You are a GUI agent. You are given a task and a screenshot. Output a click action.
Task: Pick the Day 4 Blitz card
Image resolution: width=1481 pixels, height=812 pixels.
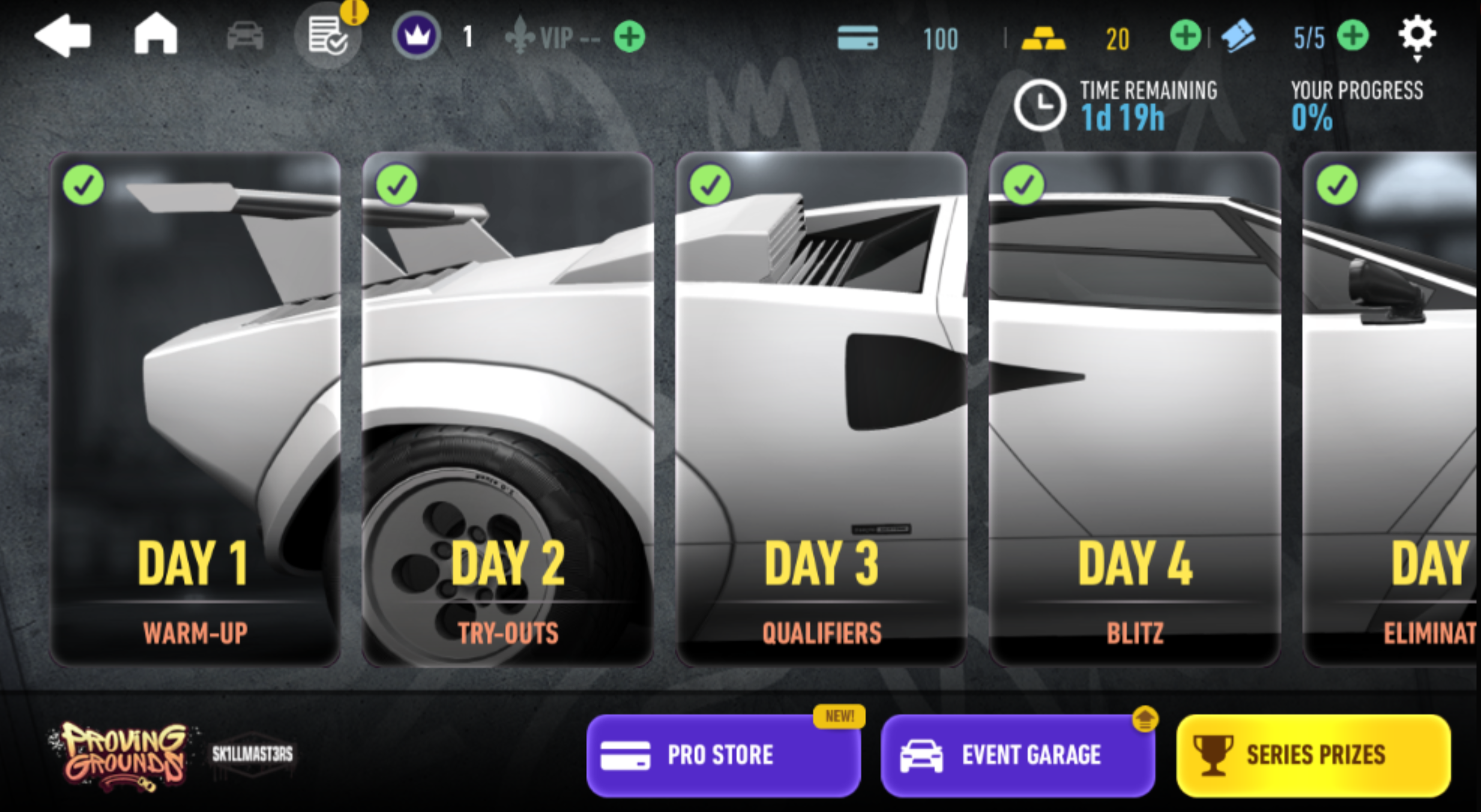(x=1135, y=409)
